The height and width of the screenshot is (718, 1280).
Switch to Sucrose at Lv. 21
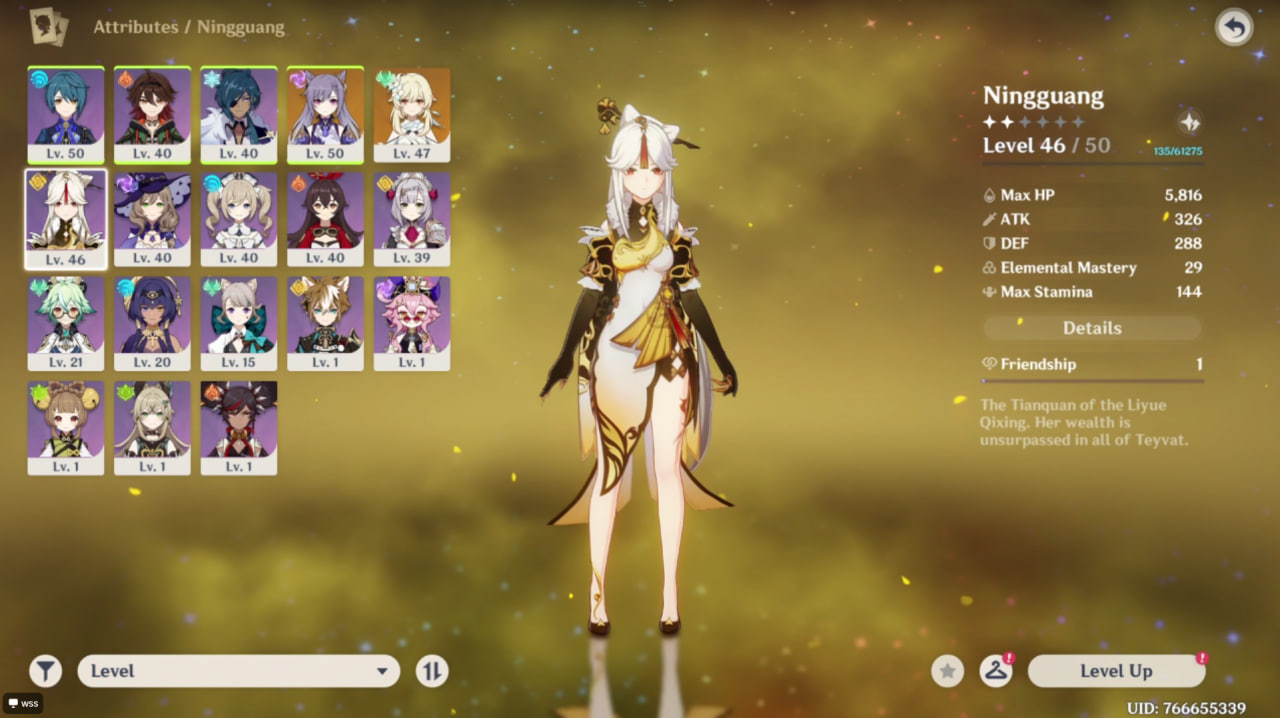pos(66,323)
